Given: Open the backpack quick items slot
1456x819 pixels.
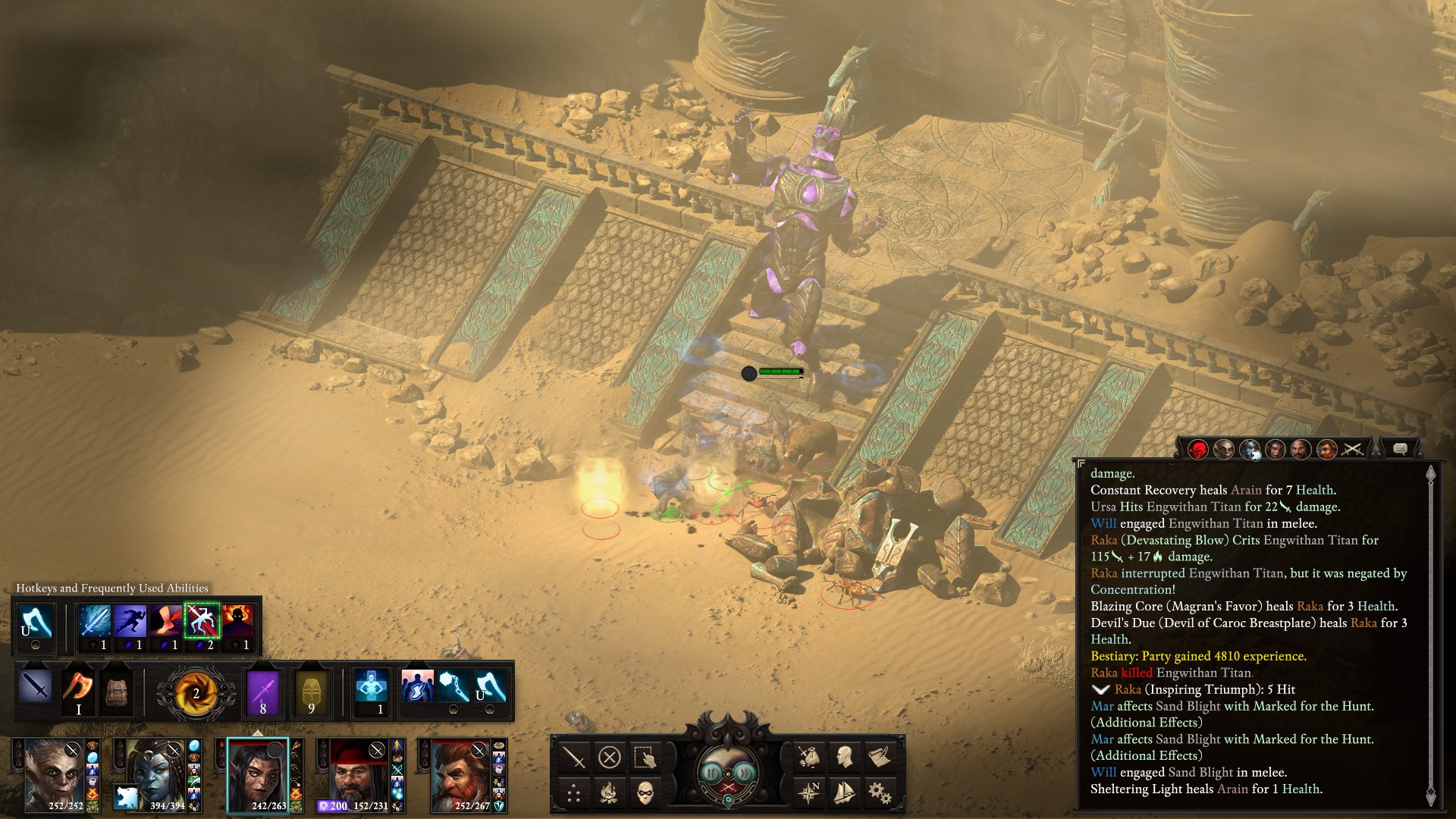Looking at the screenshot, I should [115, 690].
